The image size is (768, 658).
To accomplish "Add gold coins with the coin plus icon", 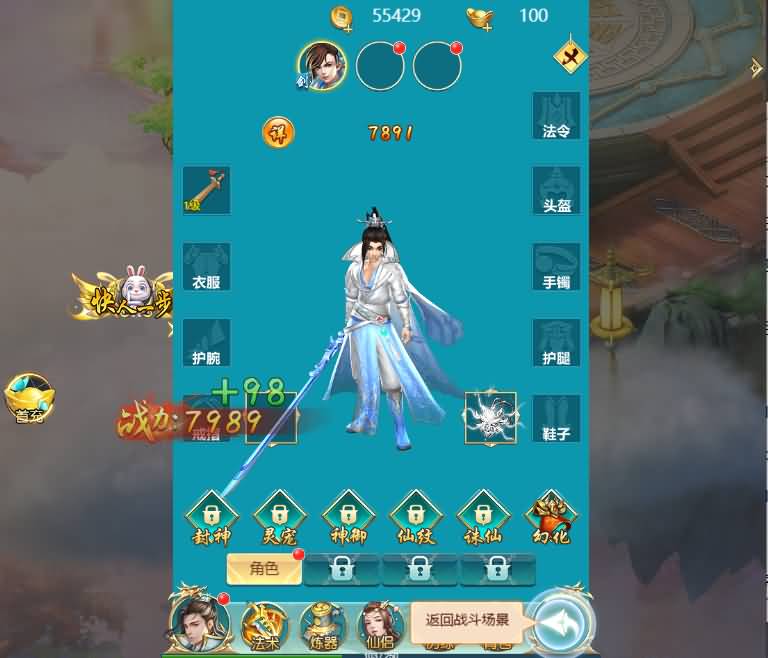I will coord(343,16).
